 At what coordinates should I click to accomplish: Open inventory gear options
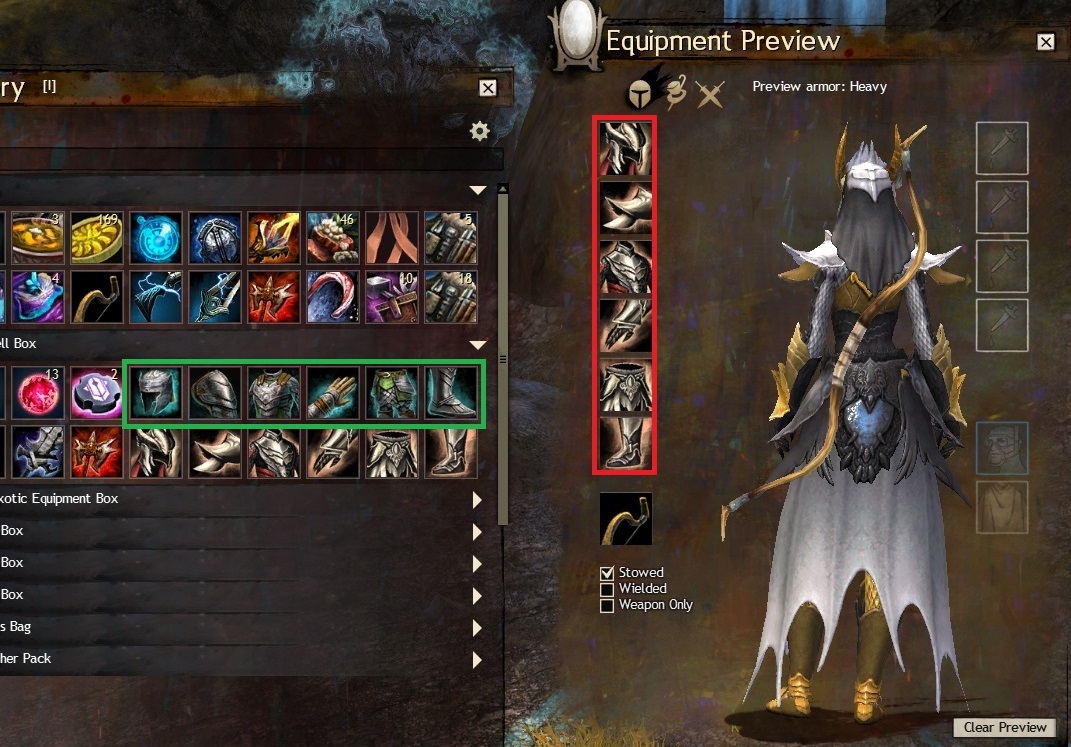(x=480, y=131)
